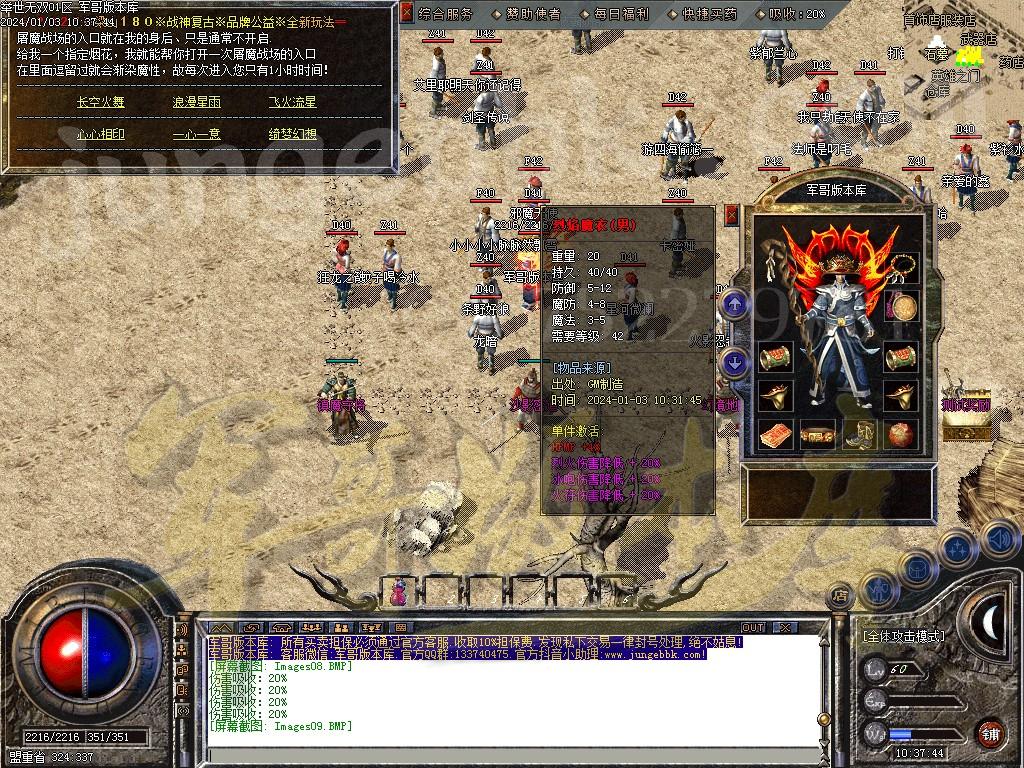
Task: Open the 快捷买药 quick potion shop
Action: [x=710, y=14]
